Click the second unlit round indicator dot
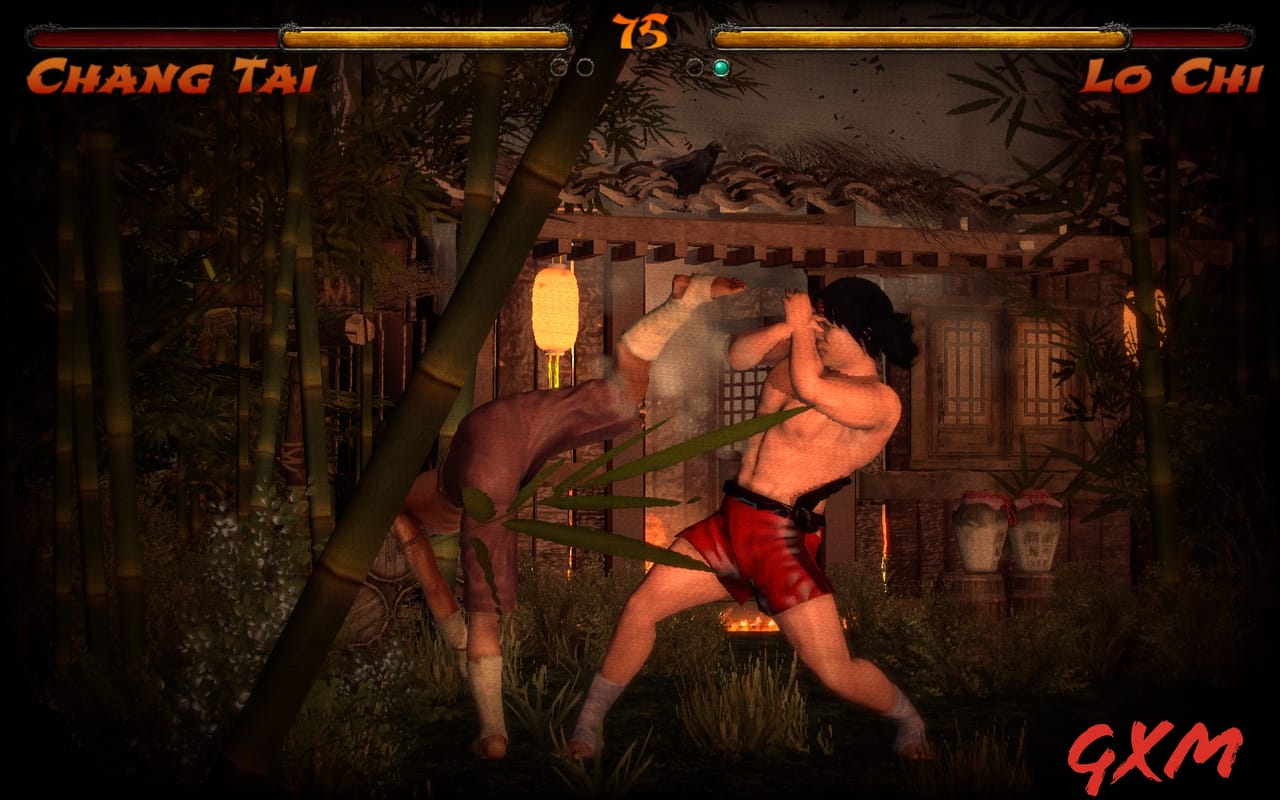1280x800 pixels. click(585, 66)
